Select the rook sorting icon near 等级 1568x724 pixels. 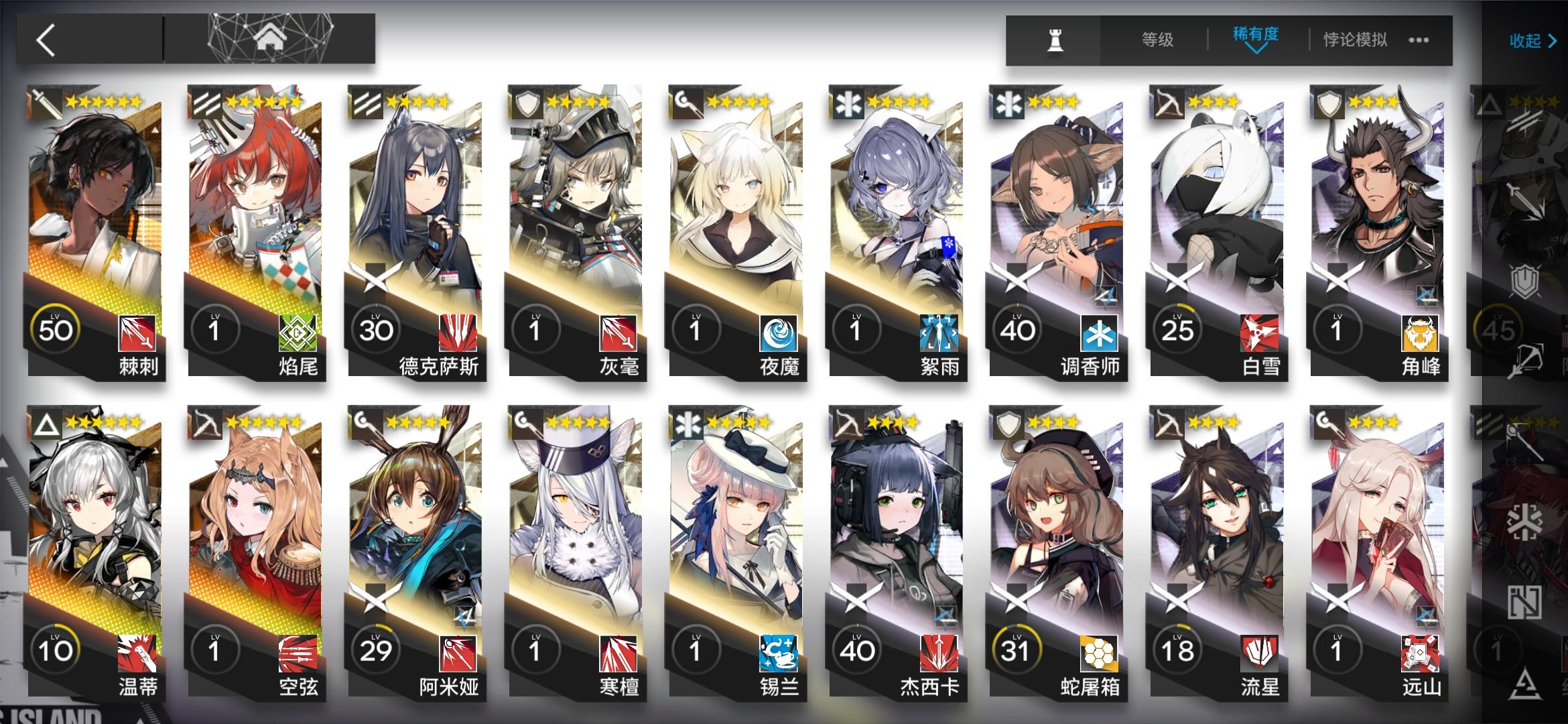coord(1053,41)
